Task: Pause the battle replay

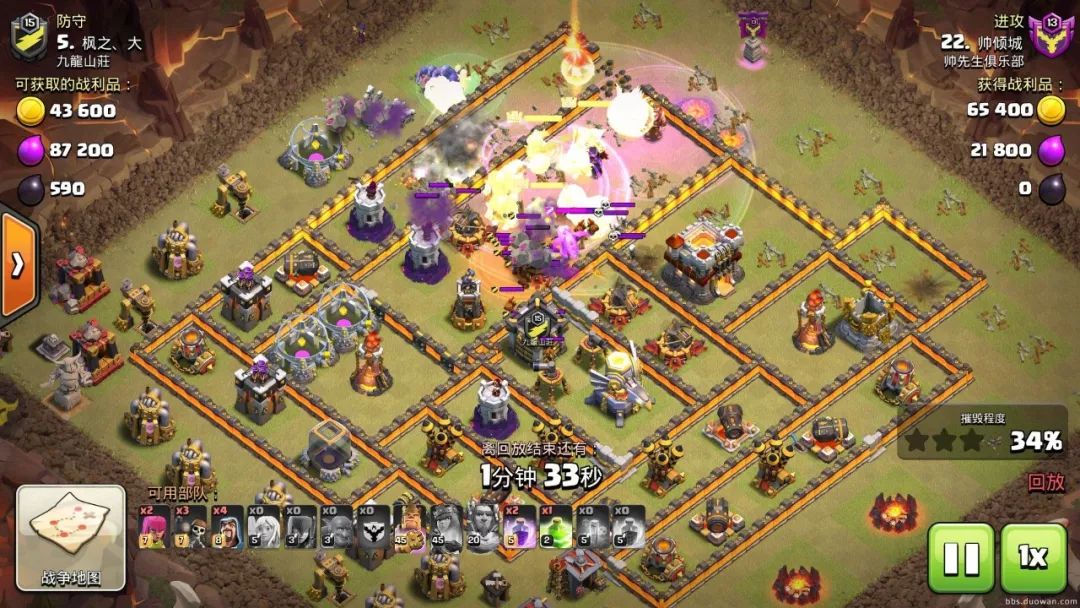Action: click(x=961, y=558)
